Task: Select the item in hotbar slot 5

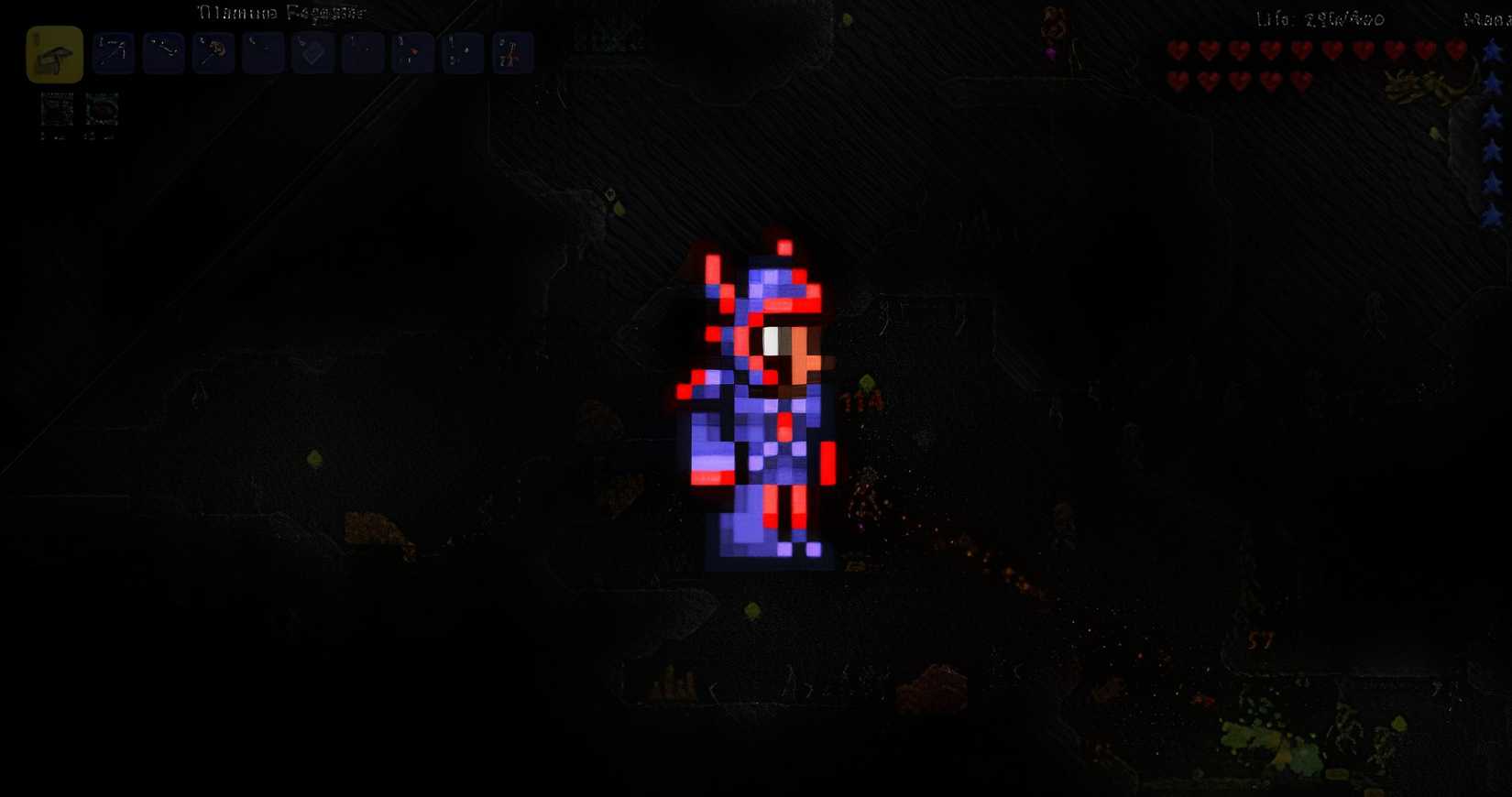Action: coord(264,52)
